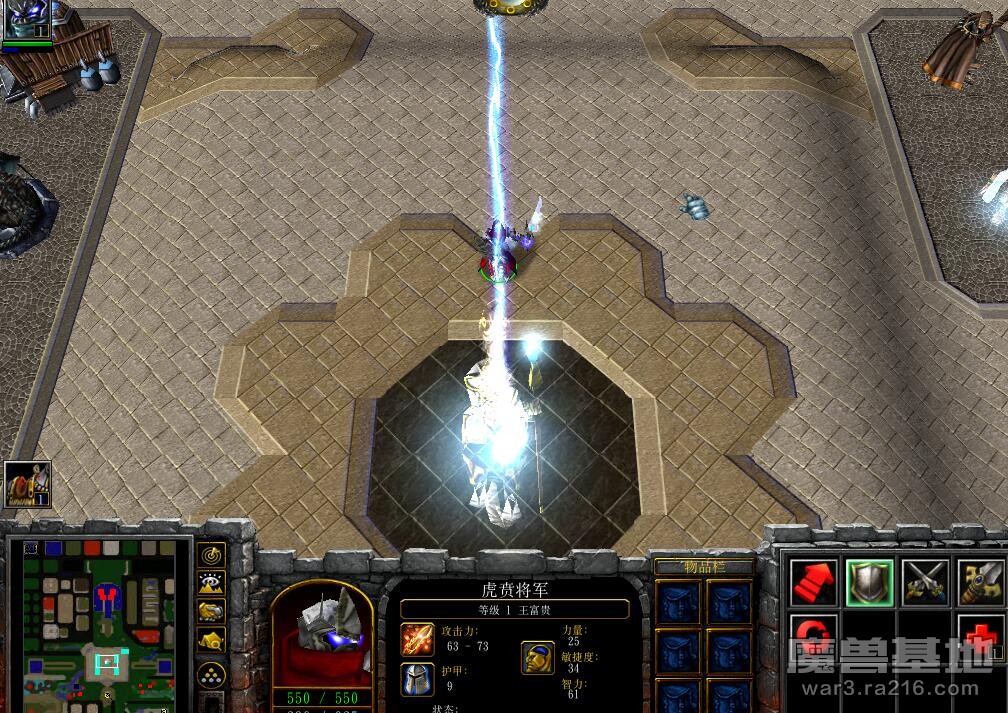
Task: Issue the crossed swords Attack command
Action: (925, 581)
